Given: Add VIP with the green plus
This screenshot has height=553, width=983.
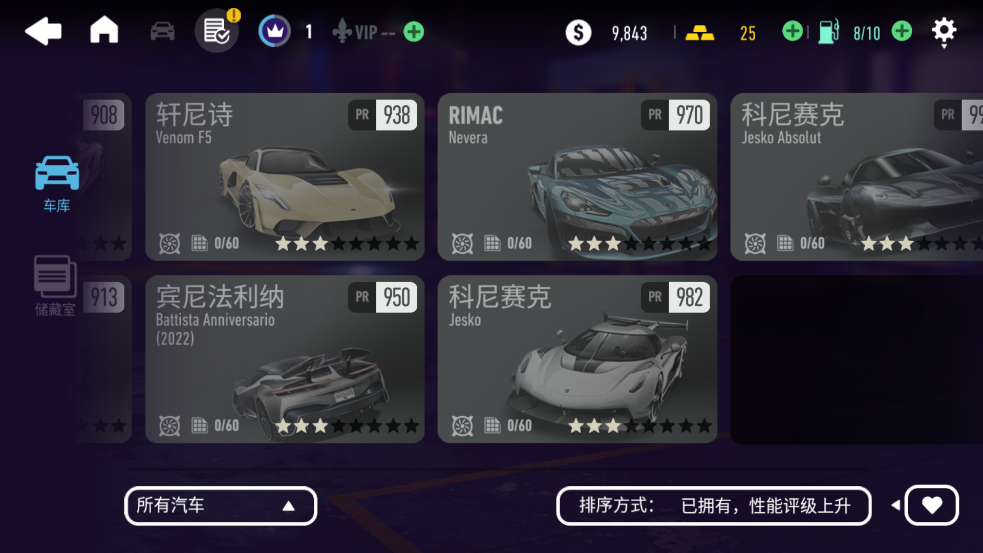Looking at the screenshot, I should [413, 32].
